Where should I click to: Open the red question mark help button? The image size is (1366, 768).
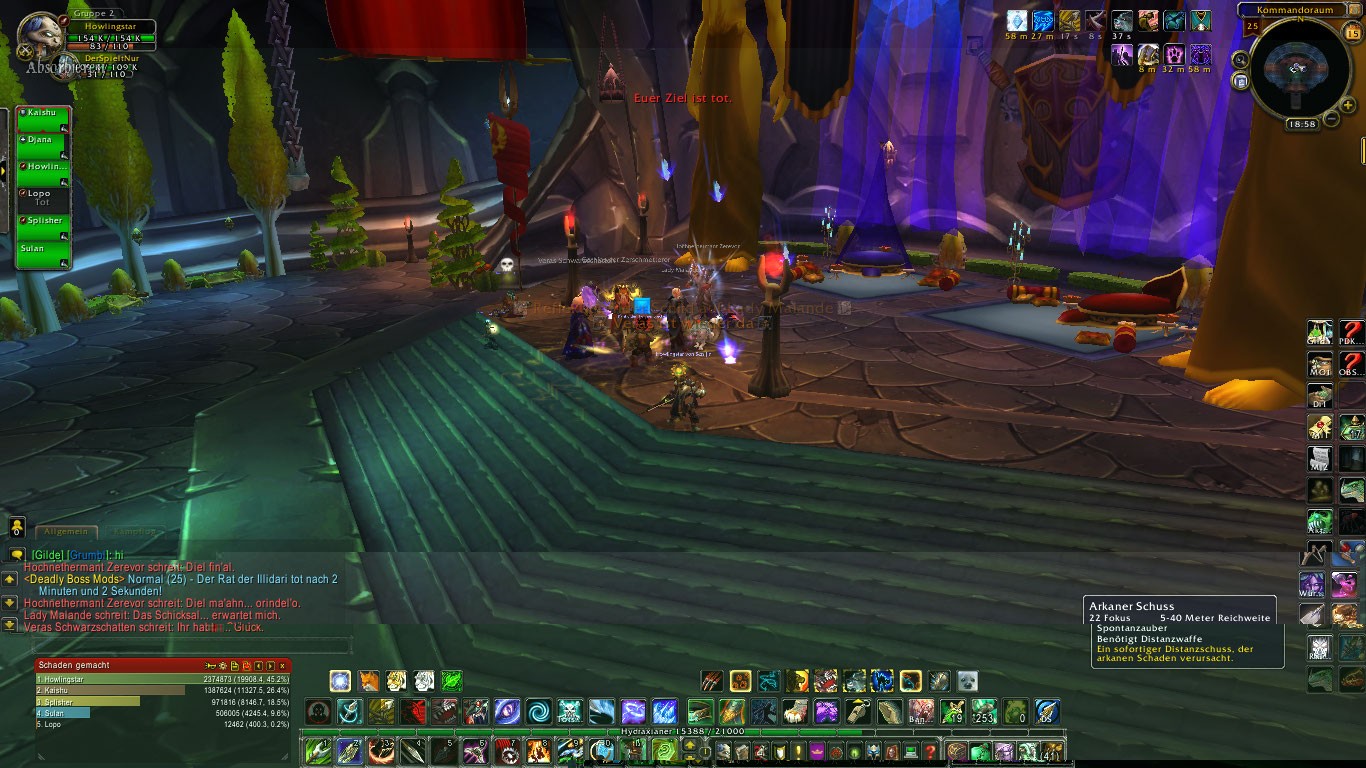[x=1351, y=332]
